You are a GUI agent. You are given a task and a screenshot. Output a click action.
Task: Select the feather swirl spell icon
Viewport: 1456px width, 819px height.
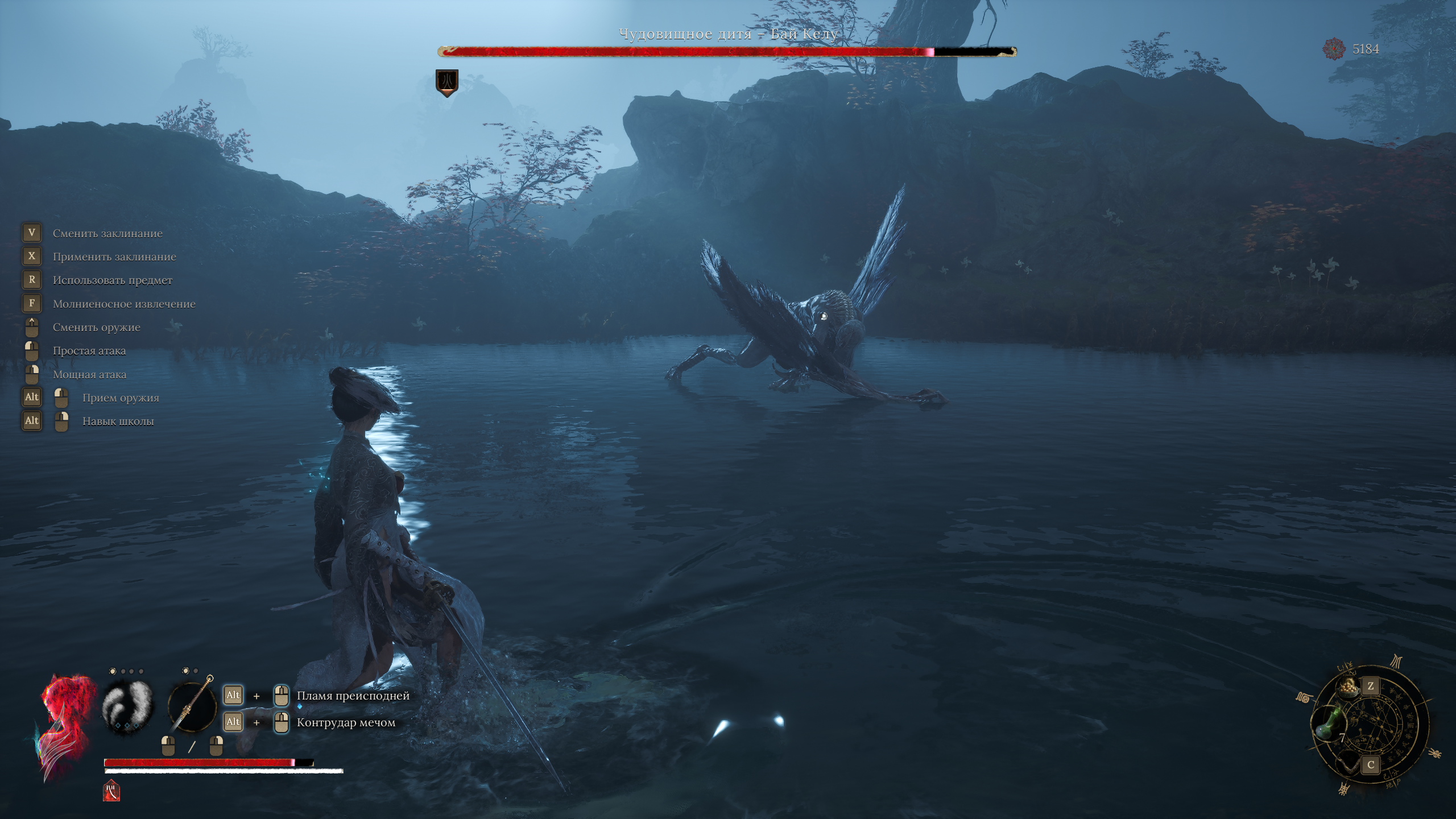[128, 707]
